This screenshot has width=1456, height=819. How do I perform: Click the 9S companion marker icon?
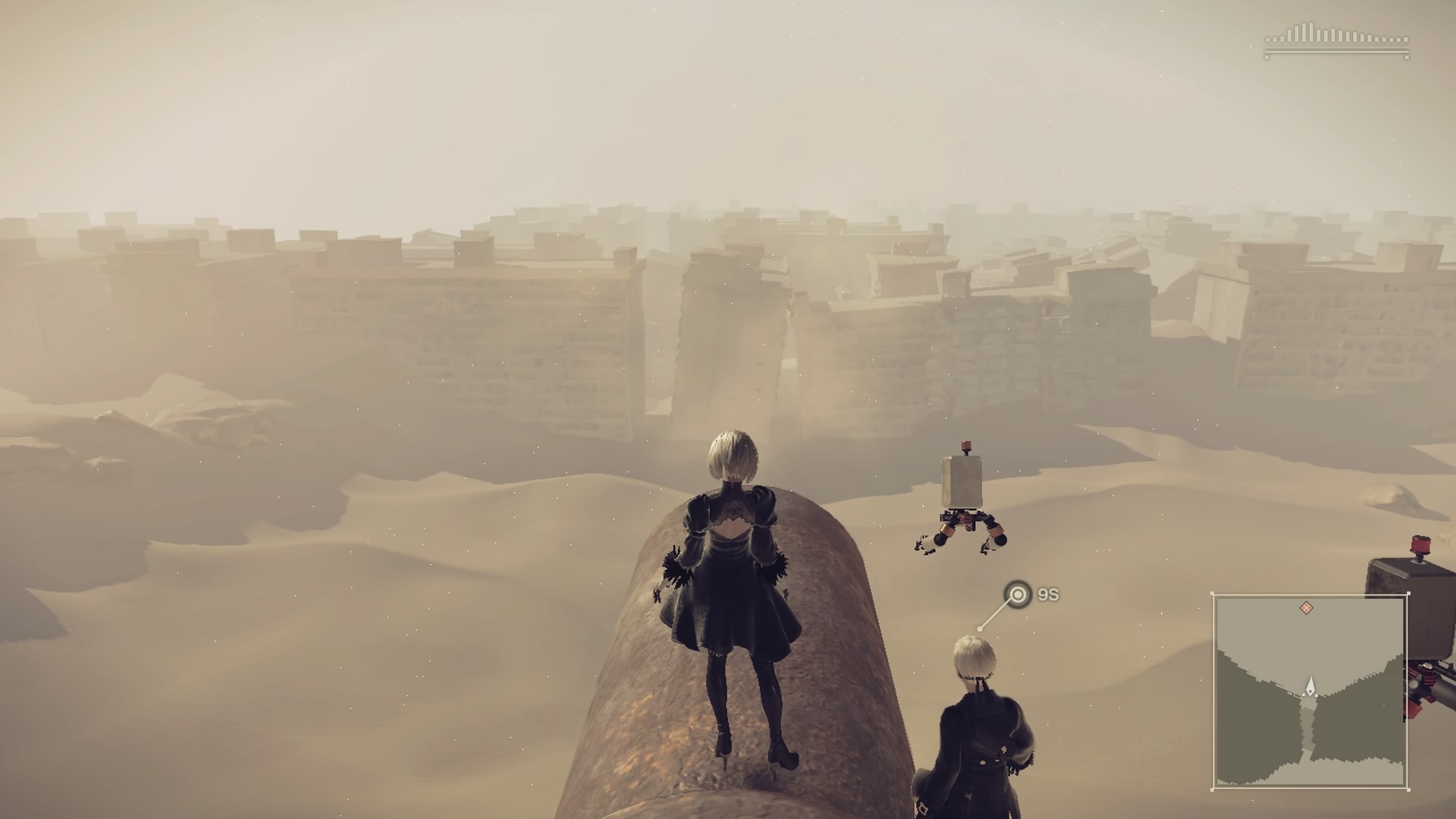(1018, 595)
